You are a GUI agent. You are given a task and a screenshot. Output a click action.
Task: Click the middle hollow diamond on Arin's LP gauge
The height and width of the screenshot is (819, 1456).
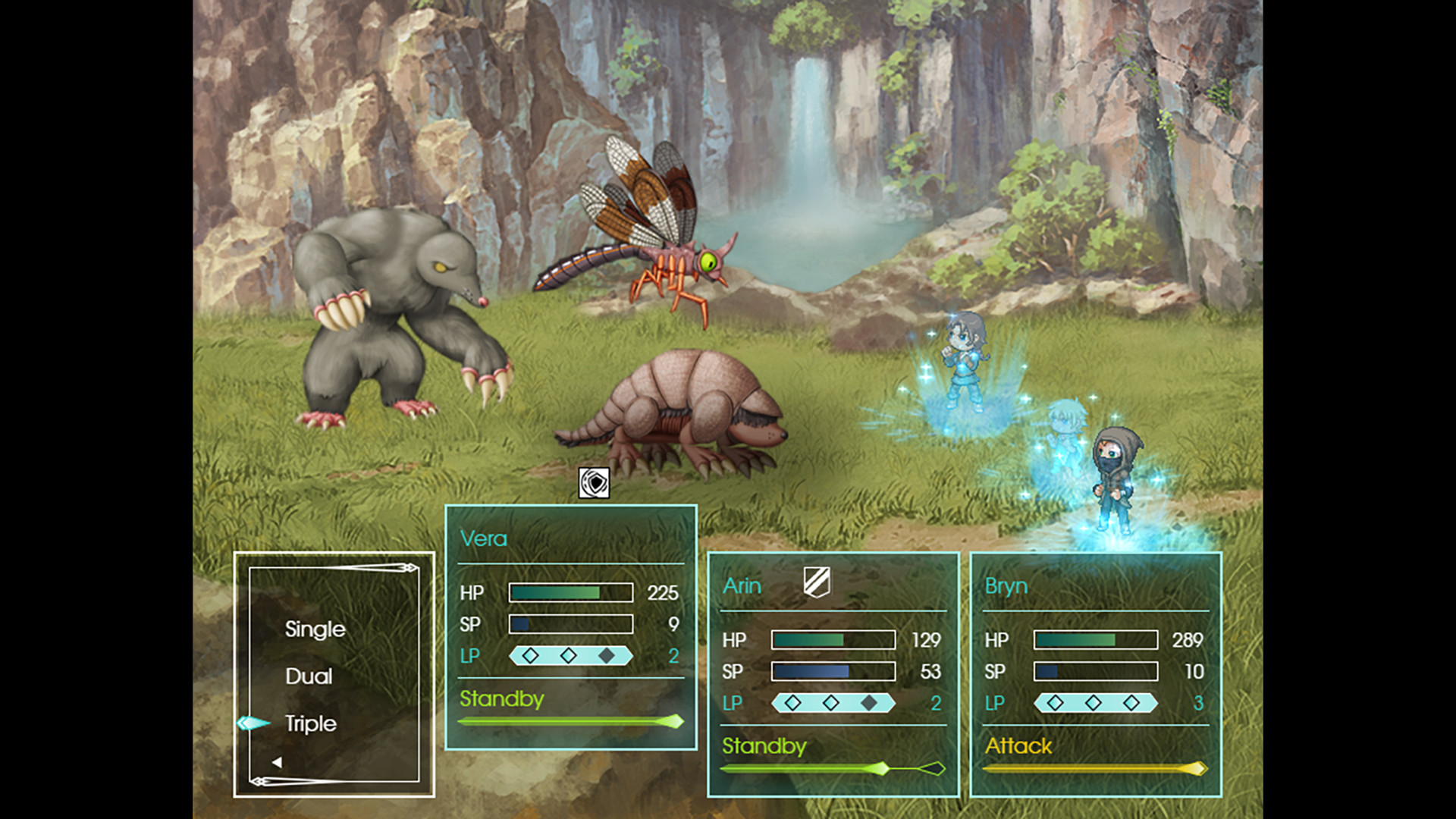coord(832,703)
